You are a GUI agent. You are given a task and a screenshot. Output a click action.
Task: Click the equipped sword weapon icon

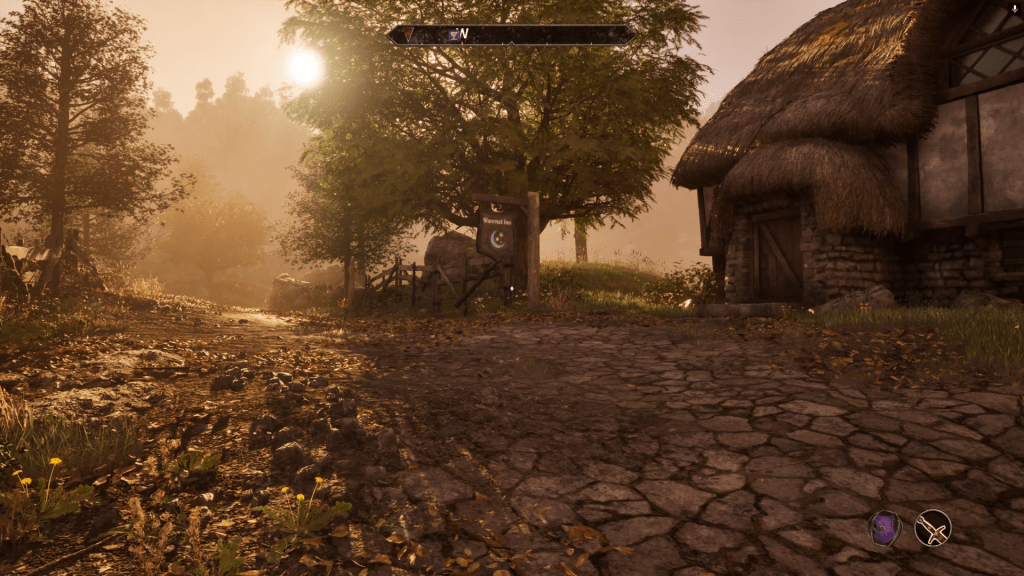[932, 528]
